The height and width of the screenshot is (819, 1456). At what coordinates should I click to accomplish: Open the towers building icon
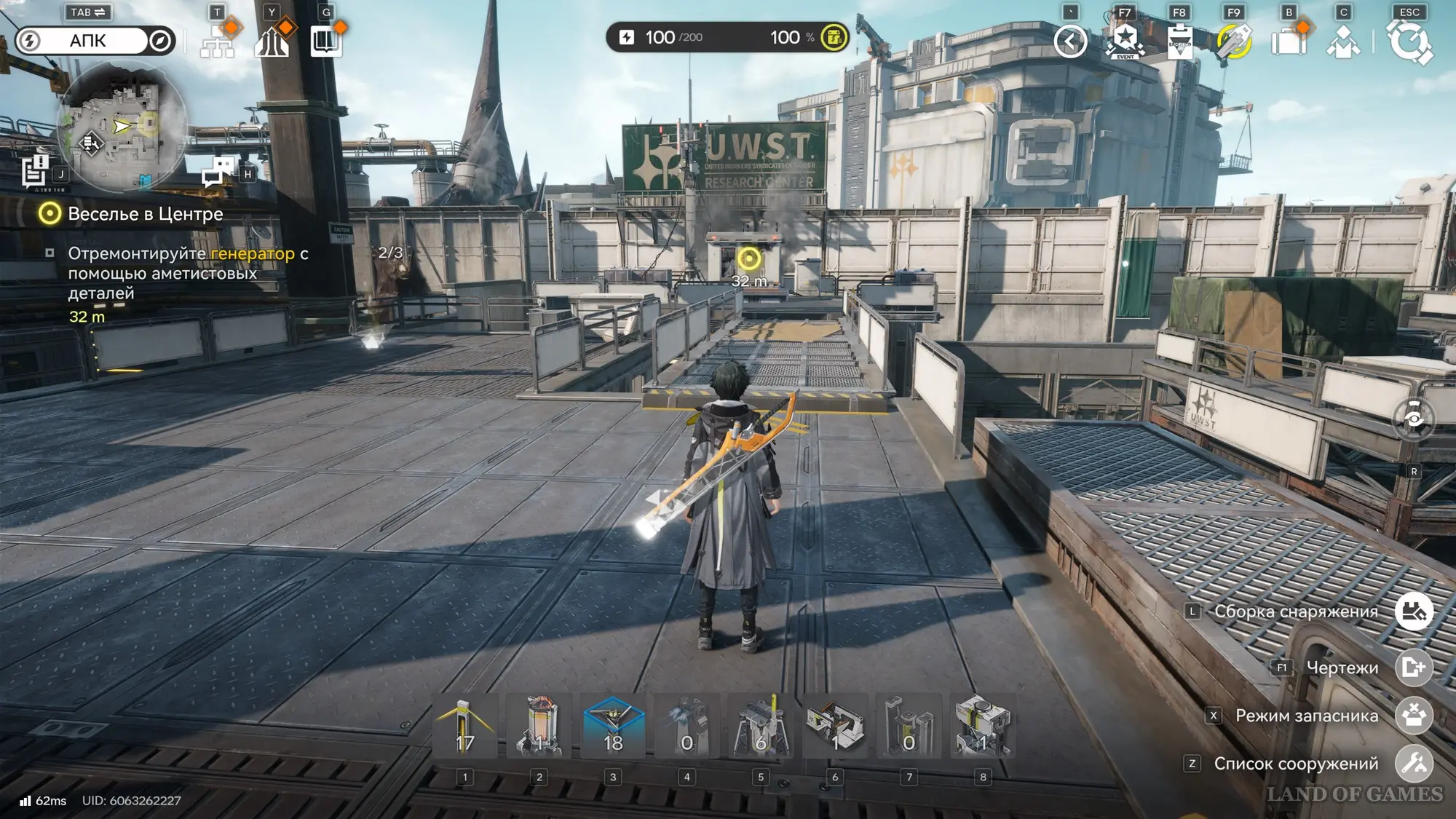click(x=272, y=42)
